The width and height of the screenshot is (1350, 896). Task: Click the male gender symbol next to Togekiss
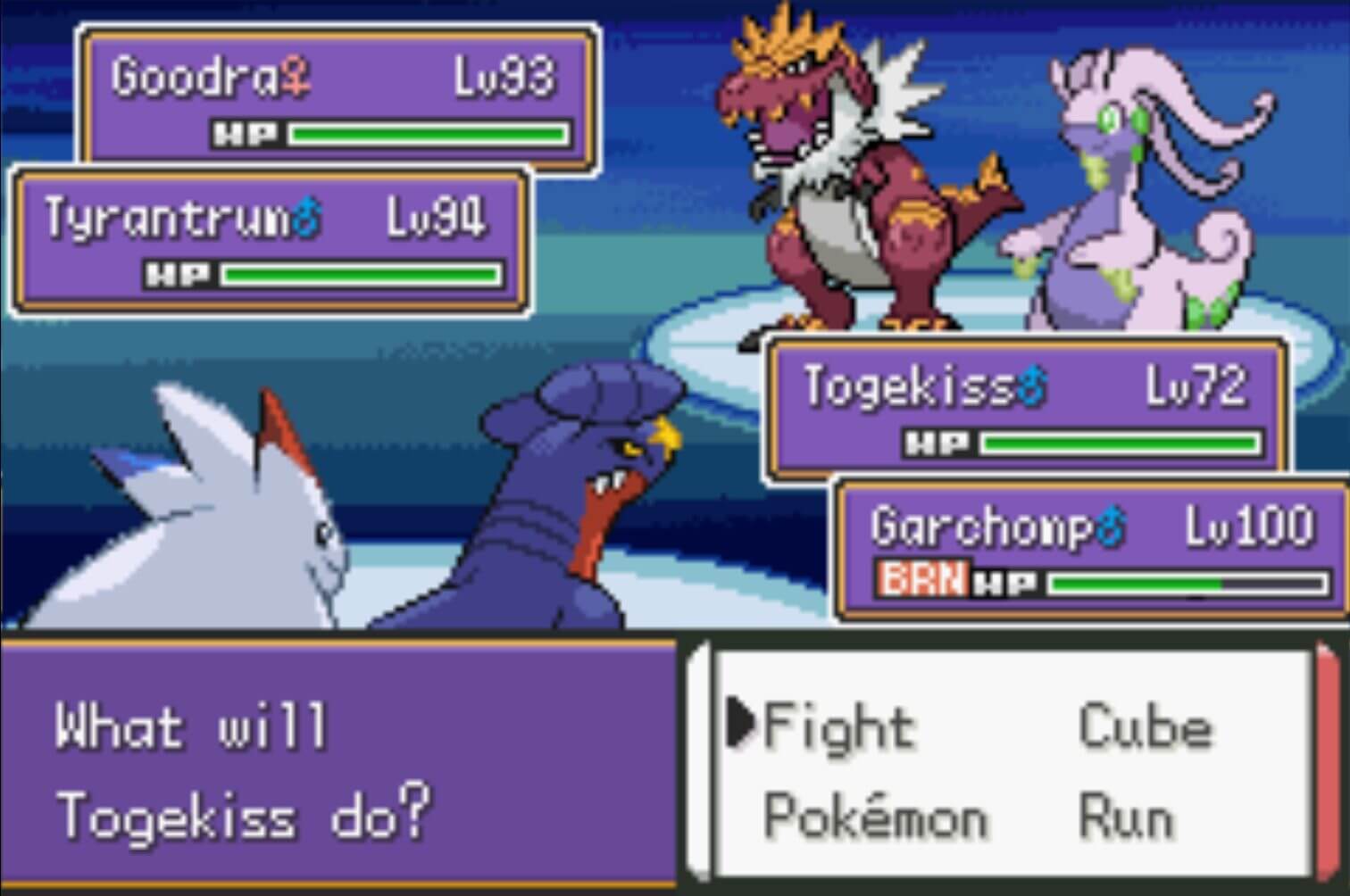(x=1033, y=386)
